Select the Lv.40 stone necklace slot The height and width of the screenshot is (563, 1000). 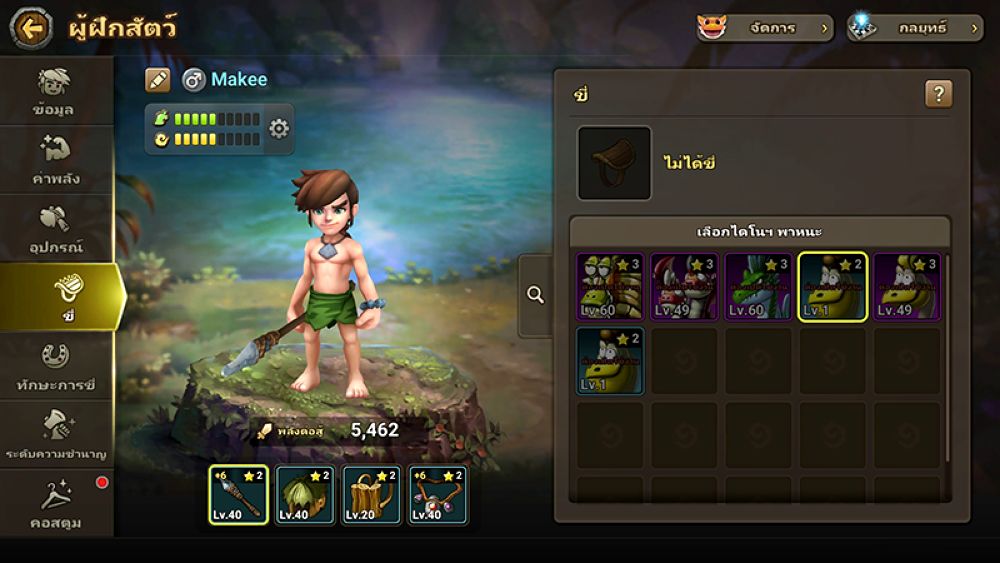point(437,495)
